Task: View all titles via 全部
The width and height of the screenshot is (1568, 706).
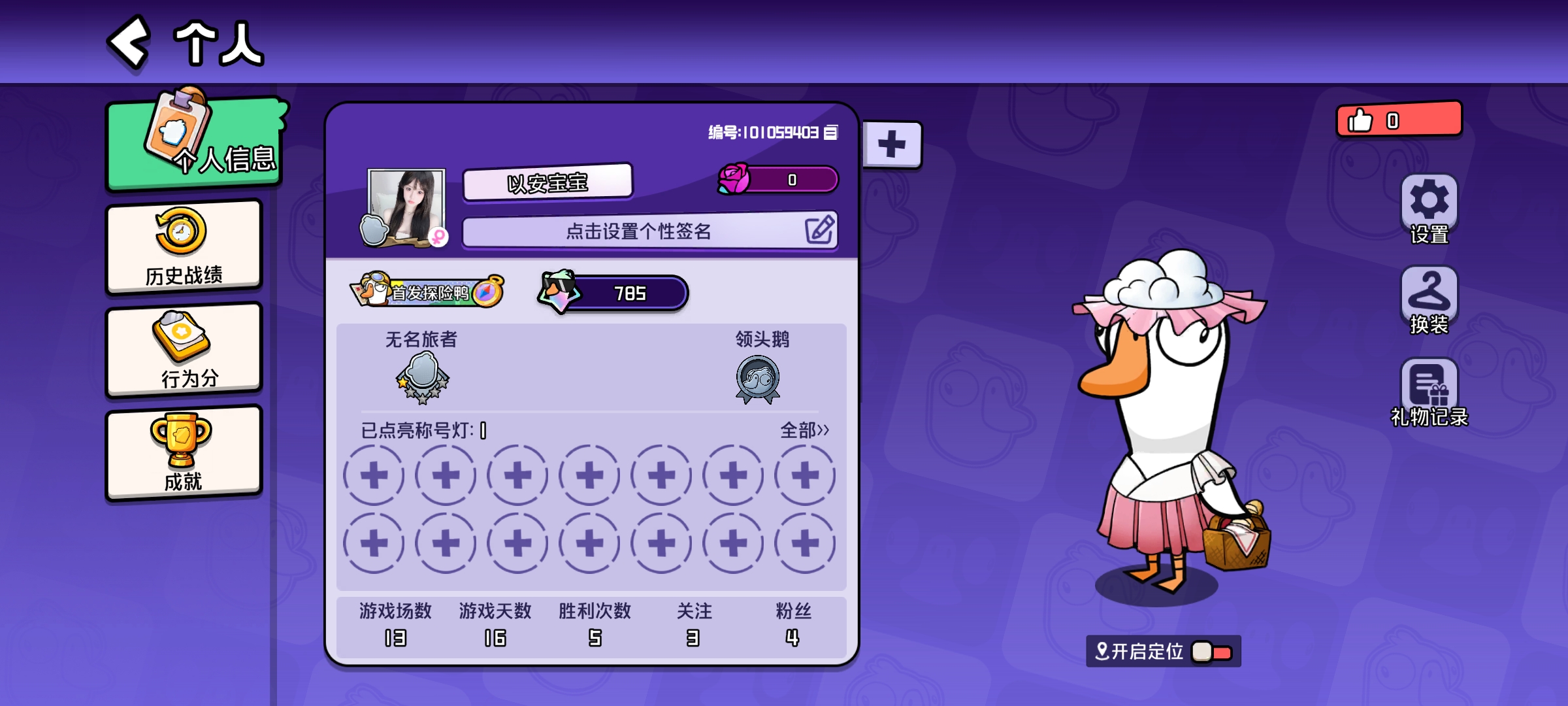Action: click(x=804, y=430)
